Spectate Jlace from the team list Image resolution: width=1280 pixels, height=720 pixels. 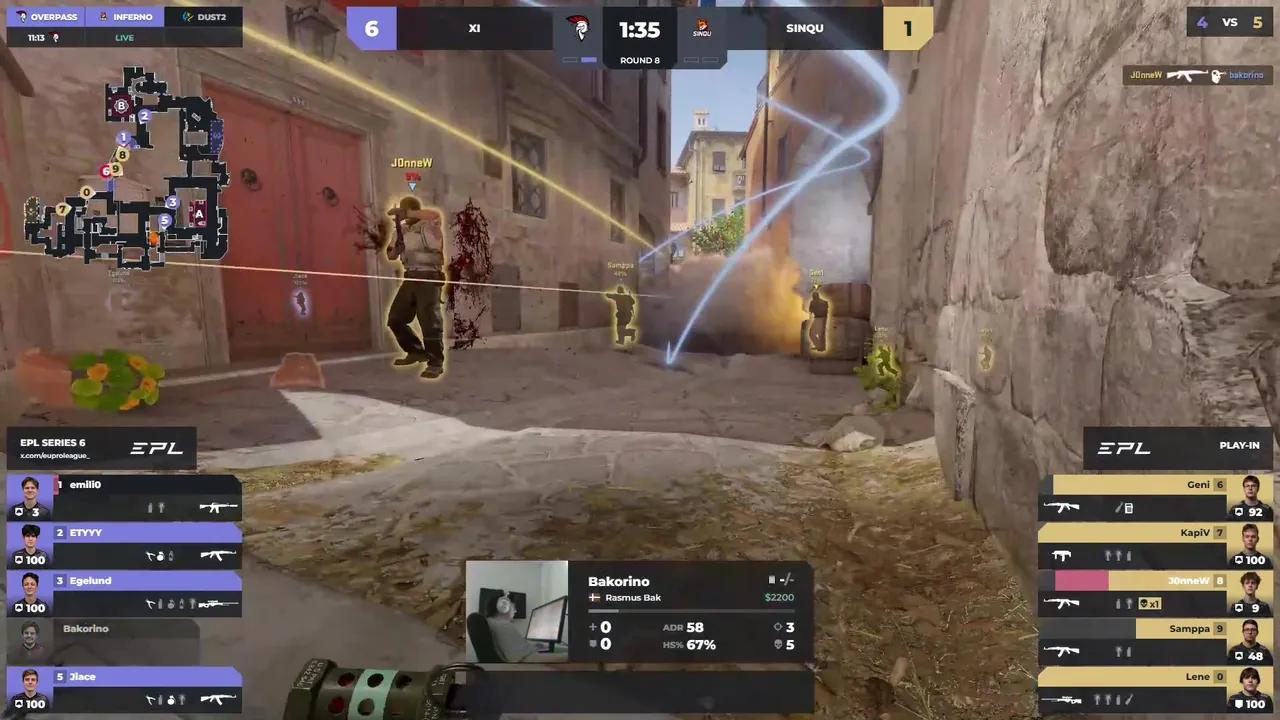pos(124,689)
